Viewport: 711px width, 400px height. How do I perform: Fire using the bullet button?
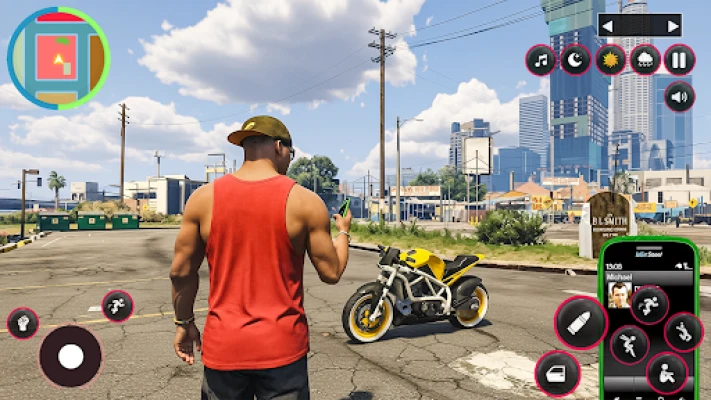tap(581, 322)
